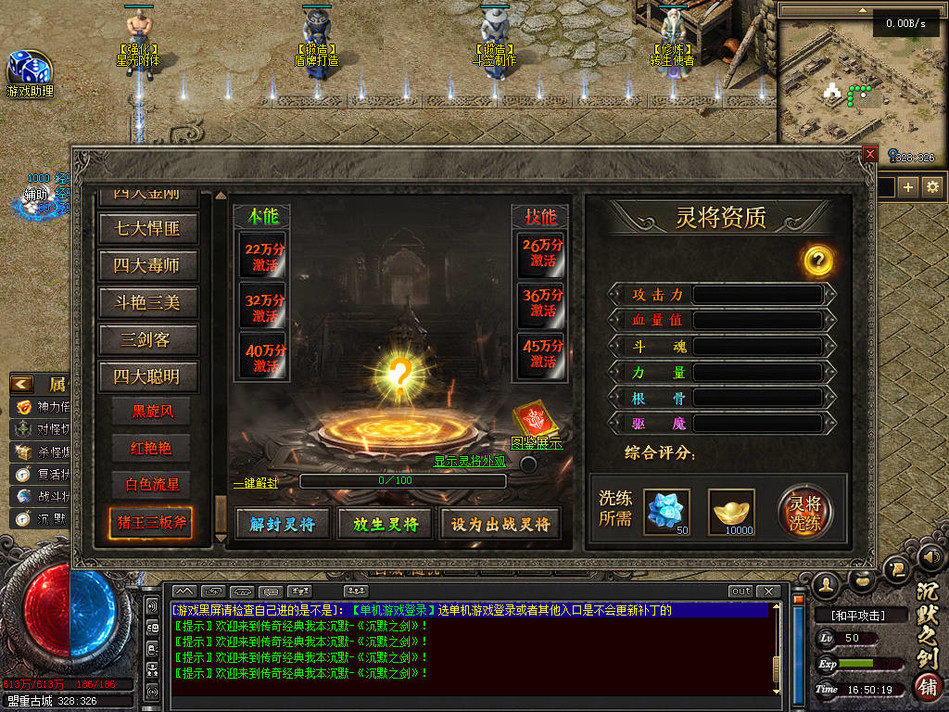
Task: Select 七大悍匪 in the category list
Action: 148,228
